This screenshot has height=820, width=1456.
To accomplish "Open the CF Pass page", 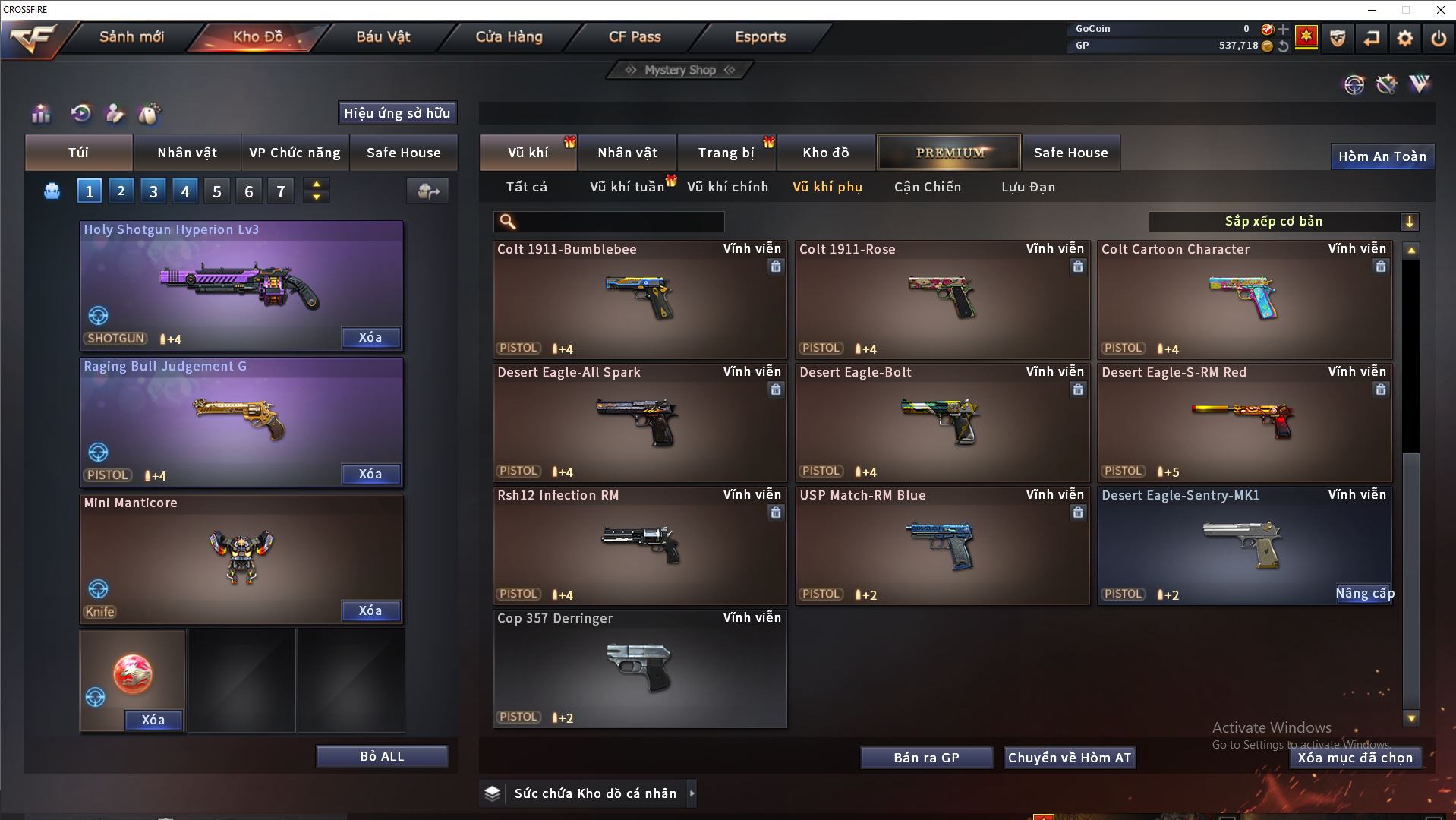I will pyautogui.click(x=635, y=36).
